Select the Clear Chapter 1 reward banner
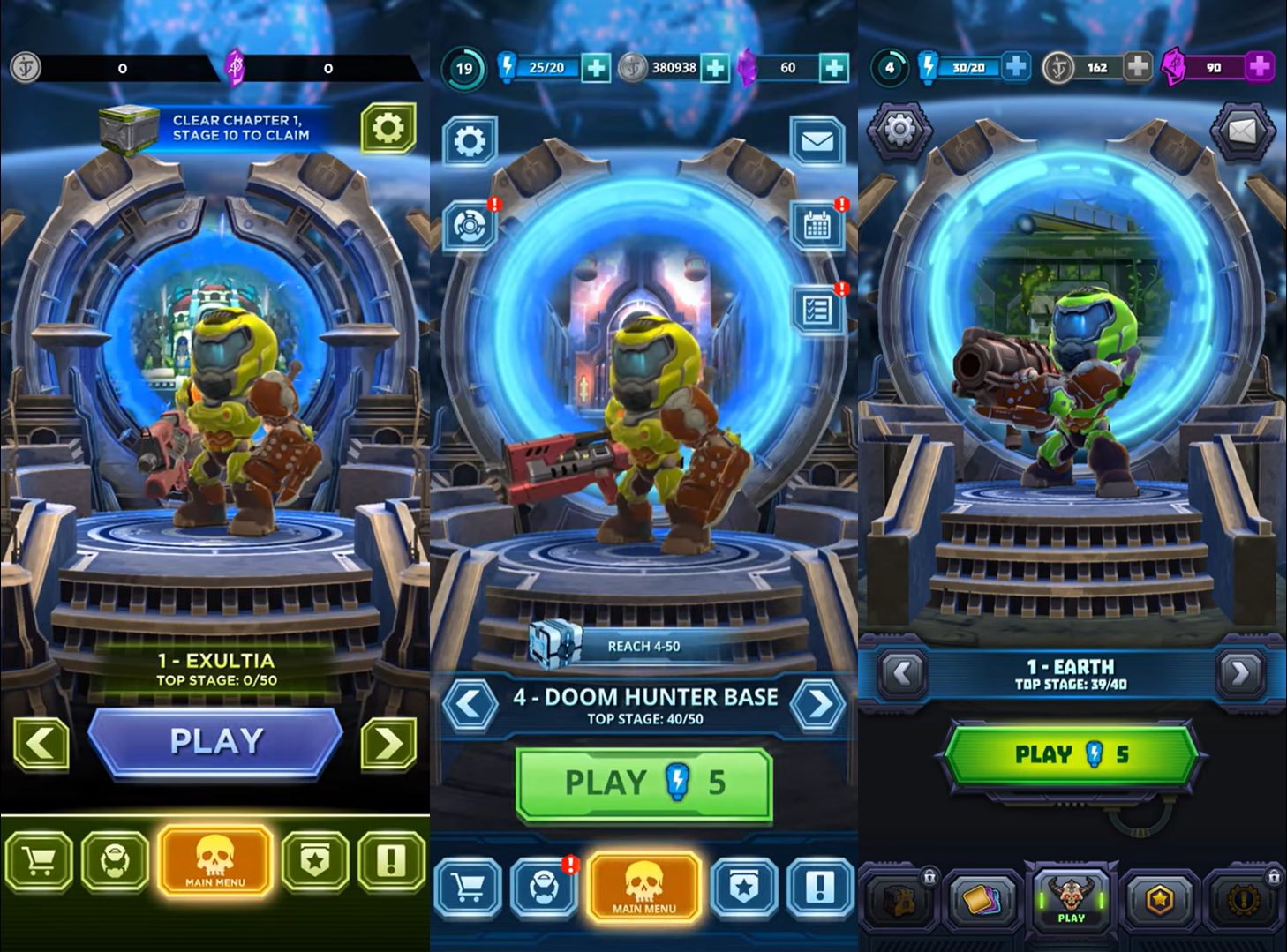 click(216, 129)
